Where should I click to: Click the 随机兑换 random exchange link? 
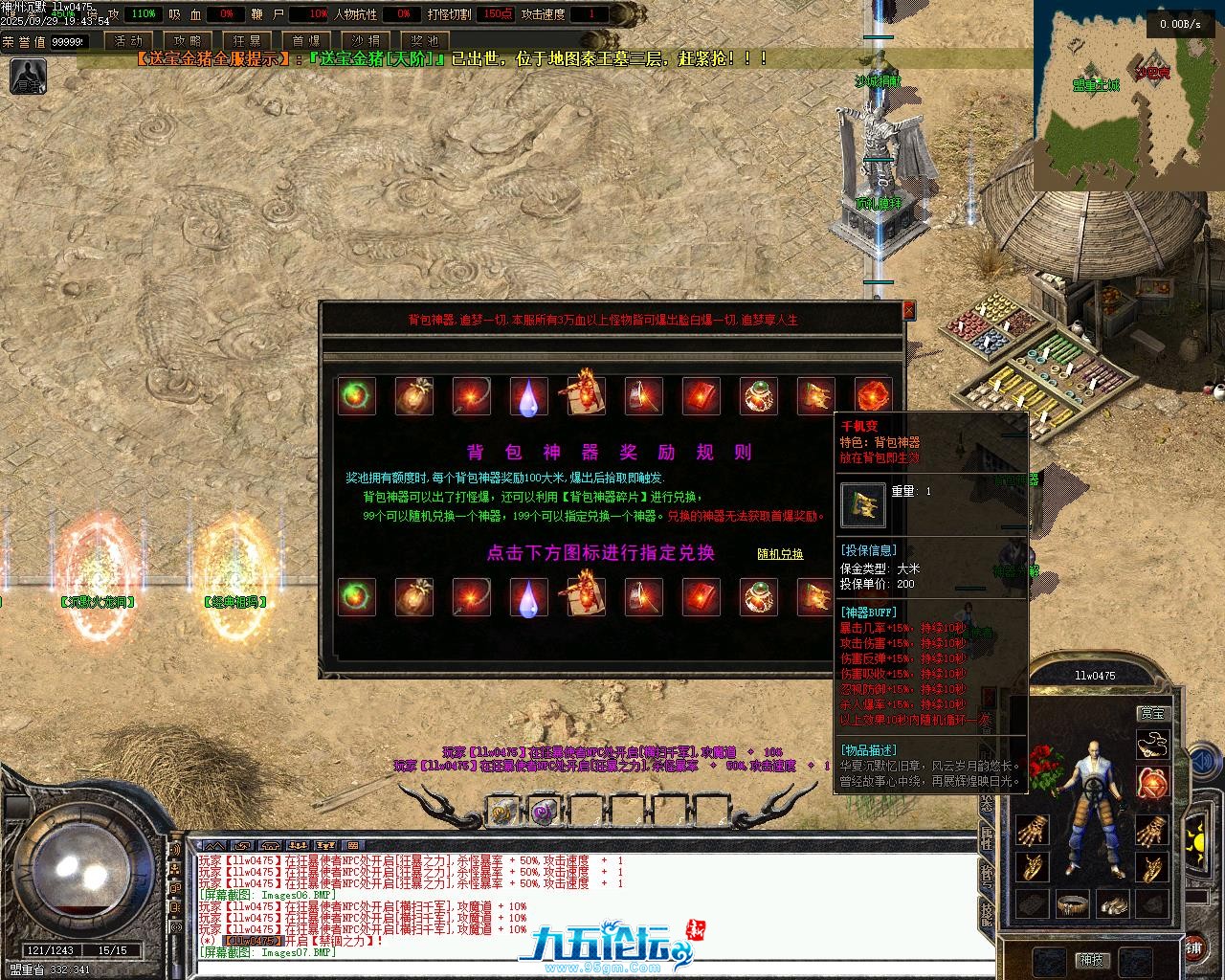point(780,554)
